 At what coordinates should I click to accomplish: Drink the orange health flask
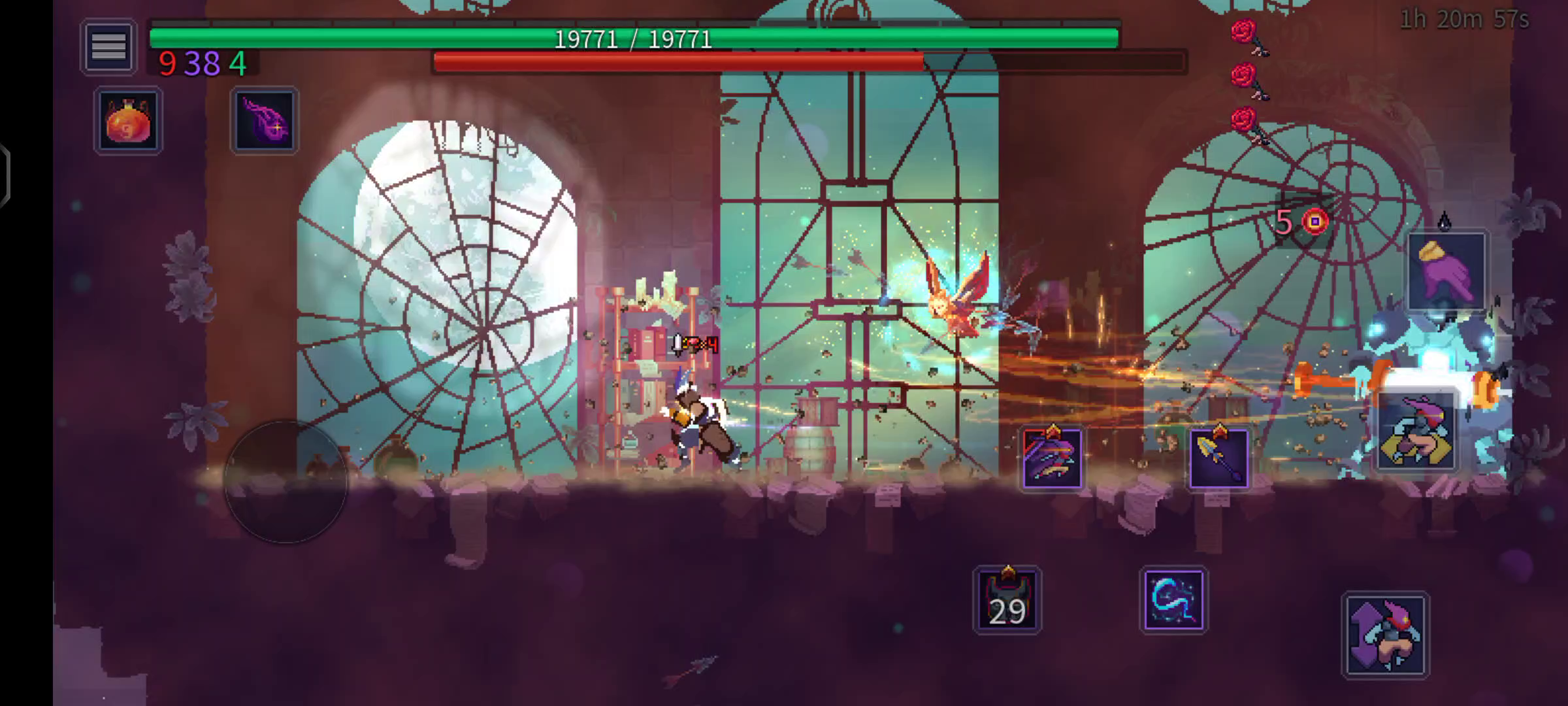pos(128,121)
